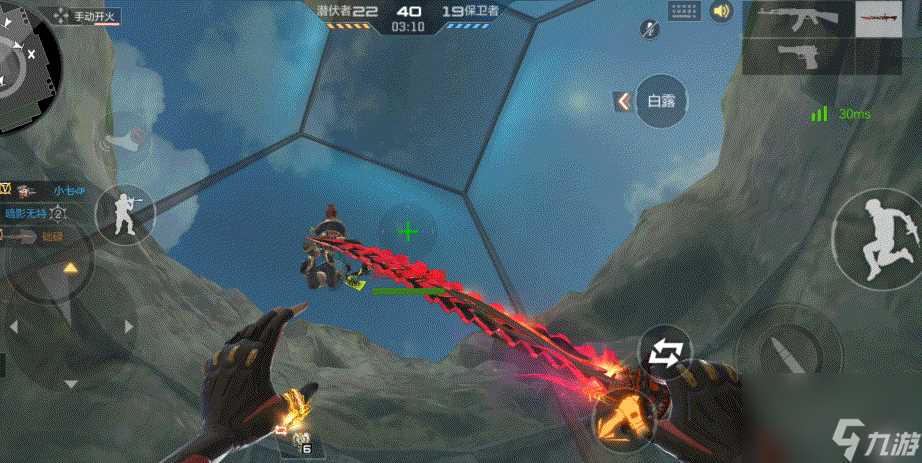Trigger the orange axe melee attack button
This screenshot has height=463, width=922.
coord(627,413)
